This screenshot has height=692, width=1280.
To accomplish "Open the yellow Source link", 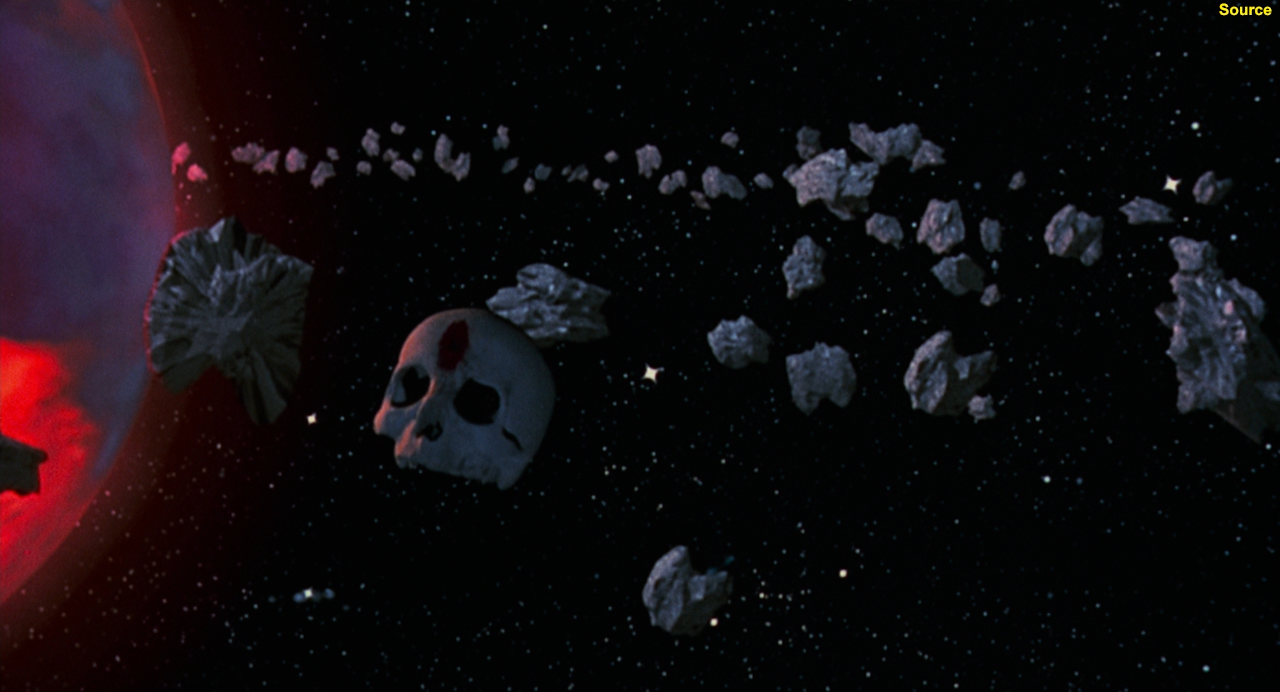I will [x=1244, y=10].
